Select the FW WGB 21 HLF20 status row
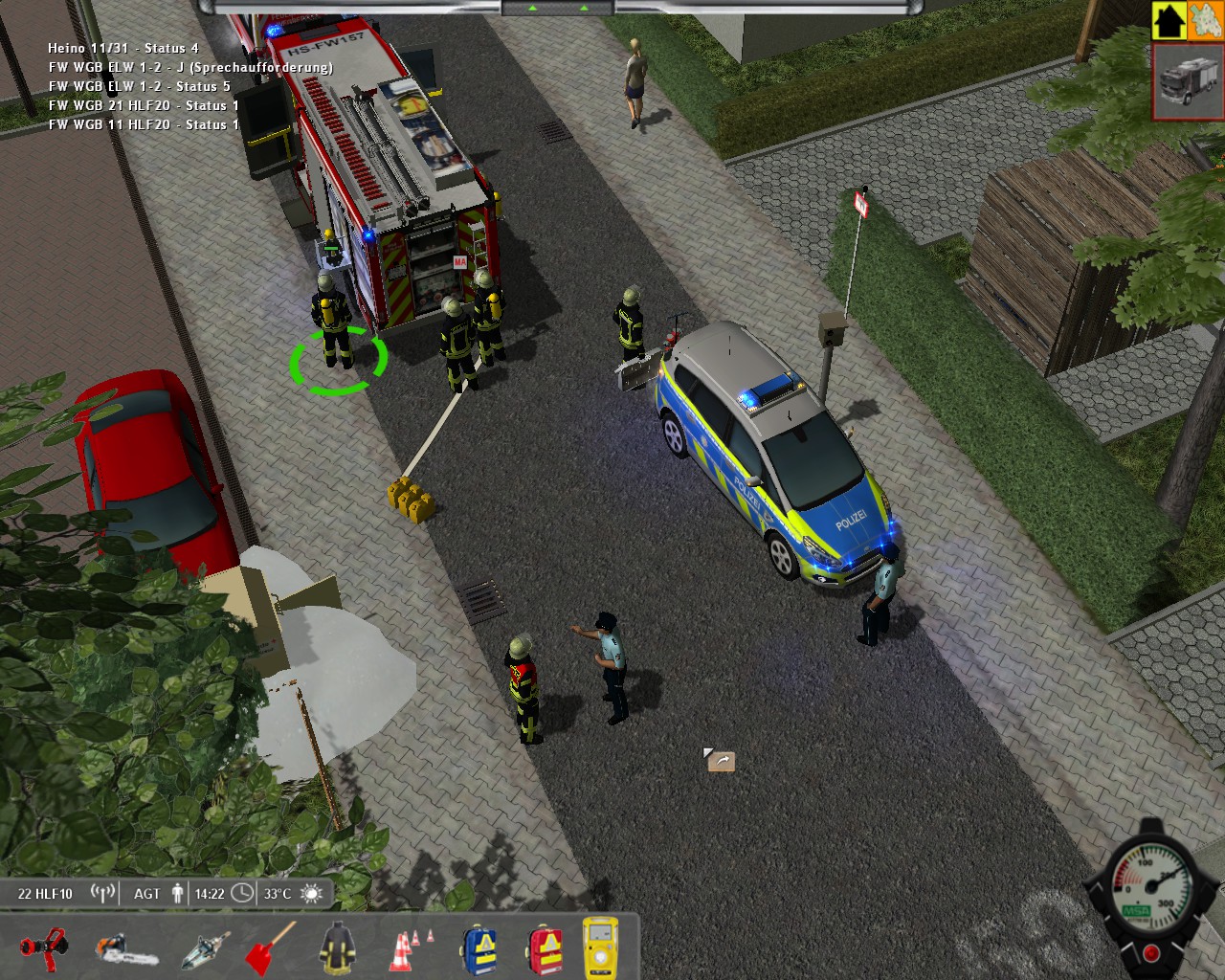Viewport: 1225px width, 980px height. point(144,105)
